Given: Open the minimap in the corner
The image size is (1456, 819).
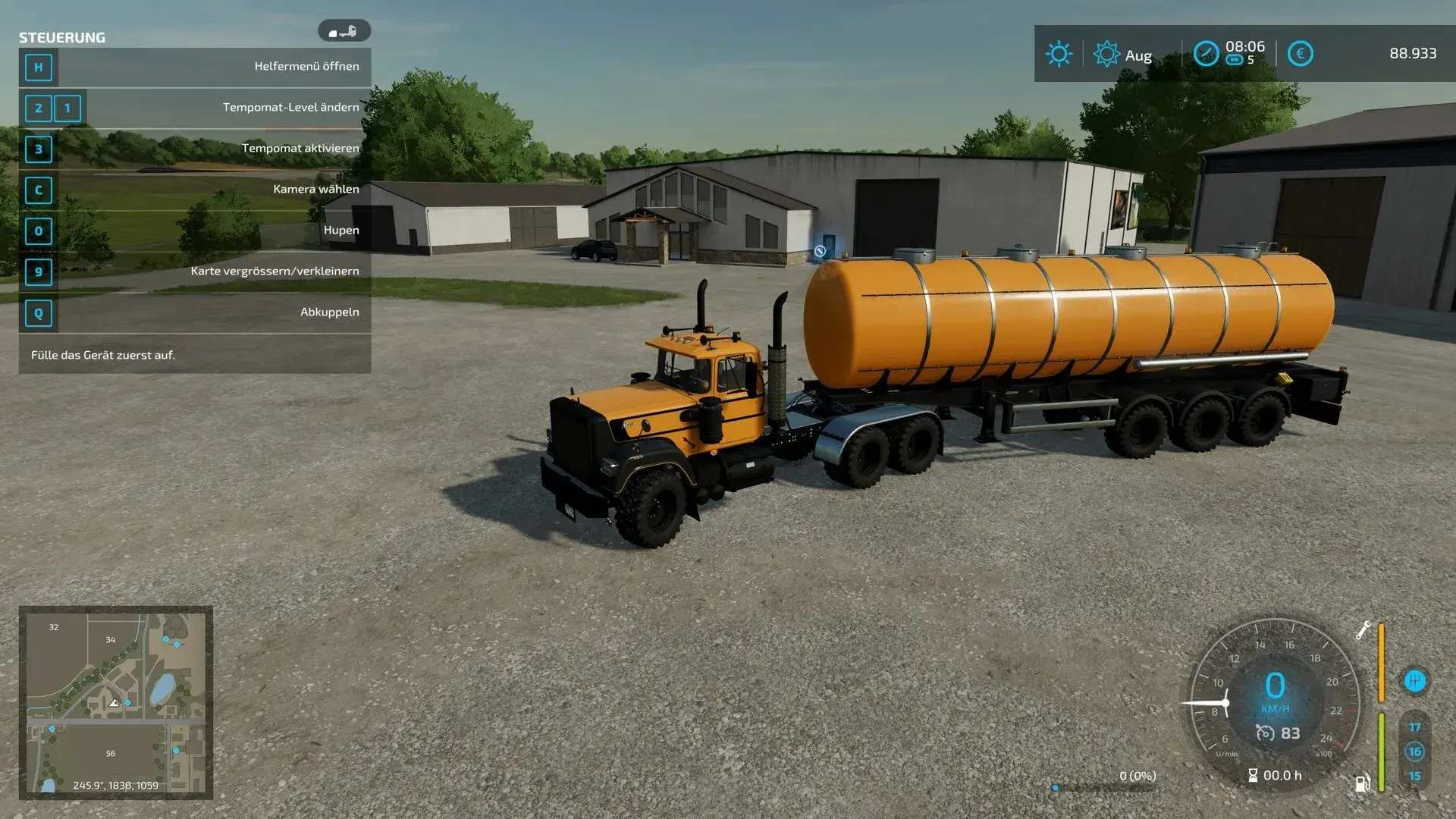Looking at the screenshot, I should point(115,702).
